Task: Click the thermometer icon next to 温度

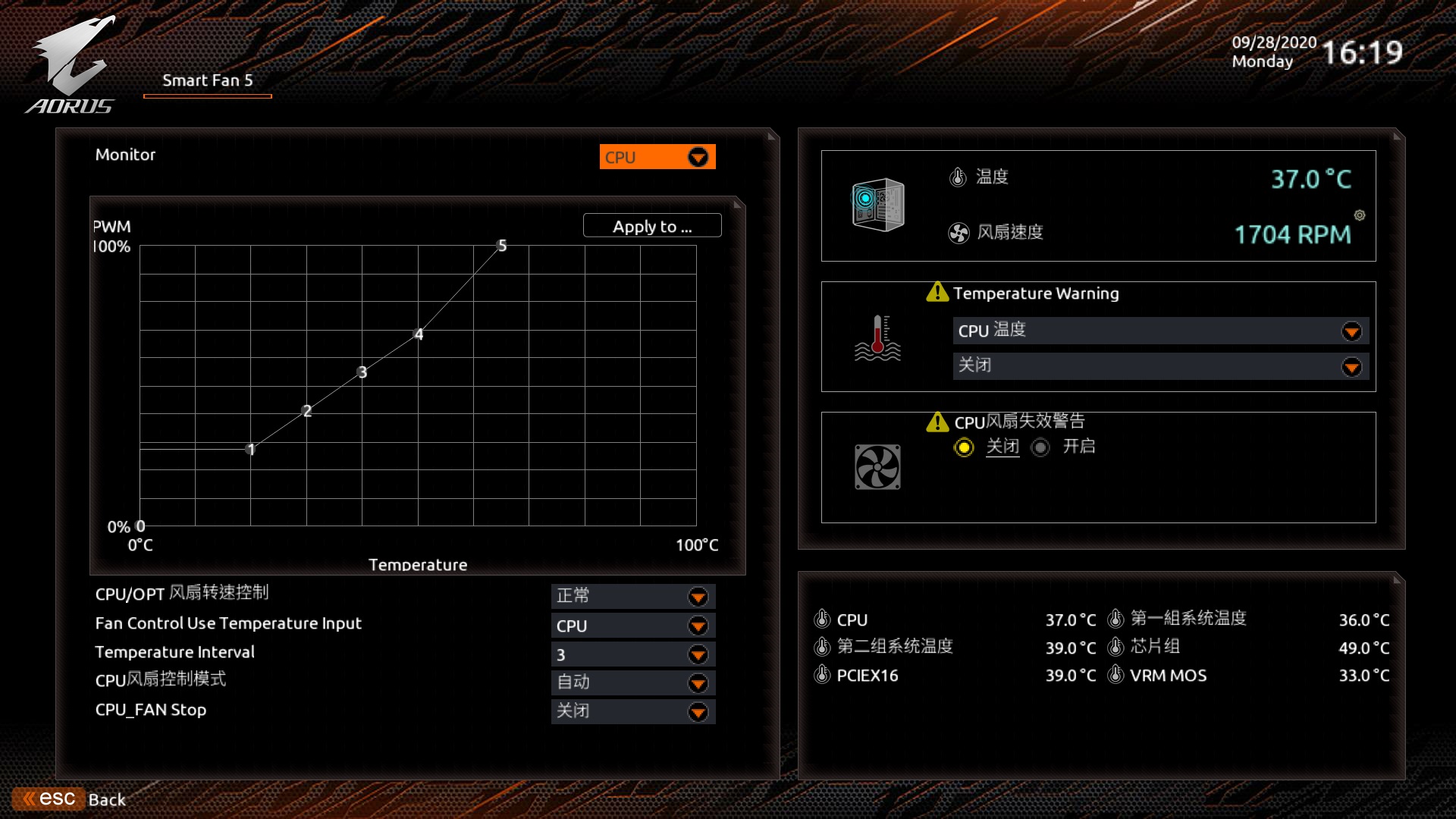Action: (x=957, y=177)
